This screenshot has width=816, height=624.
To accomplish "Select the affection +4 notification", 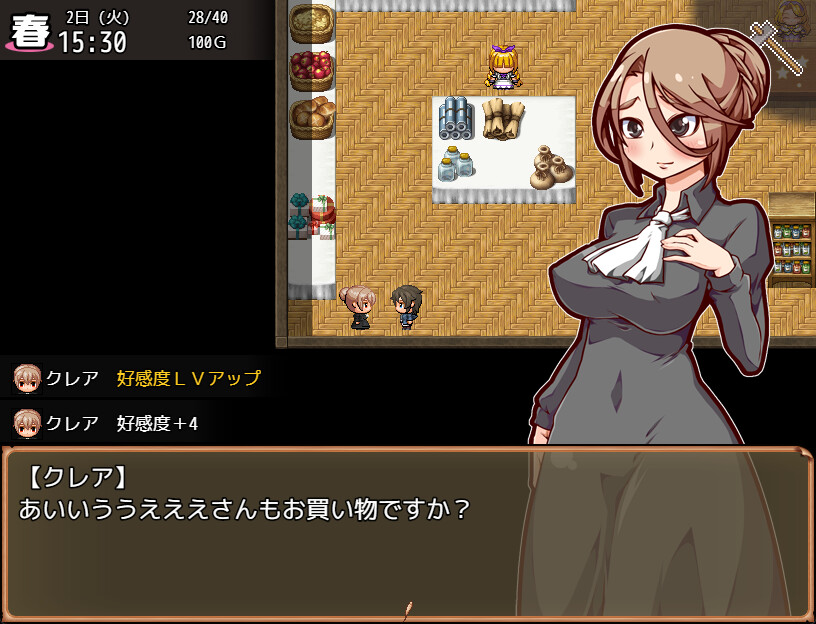I will pos(108,423).
